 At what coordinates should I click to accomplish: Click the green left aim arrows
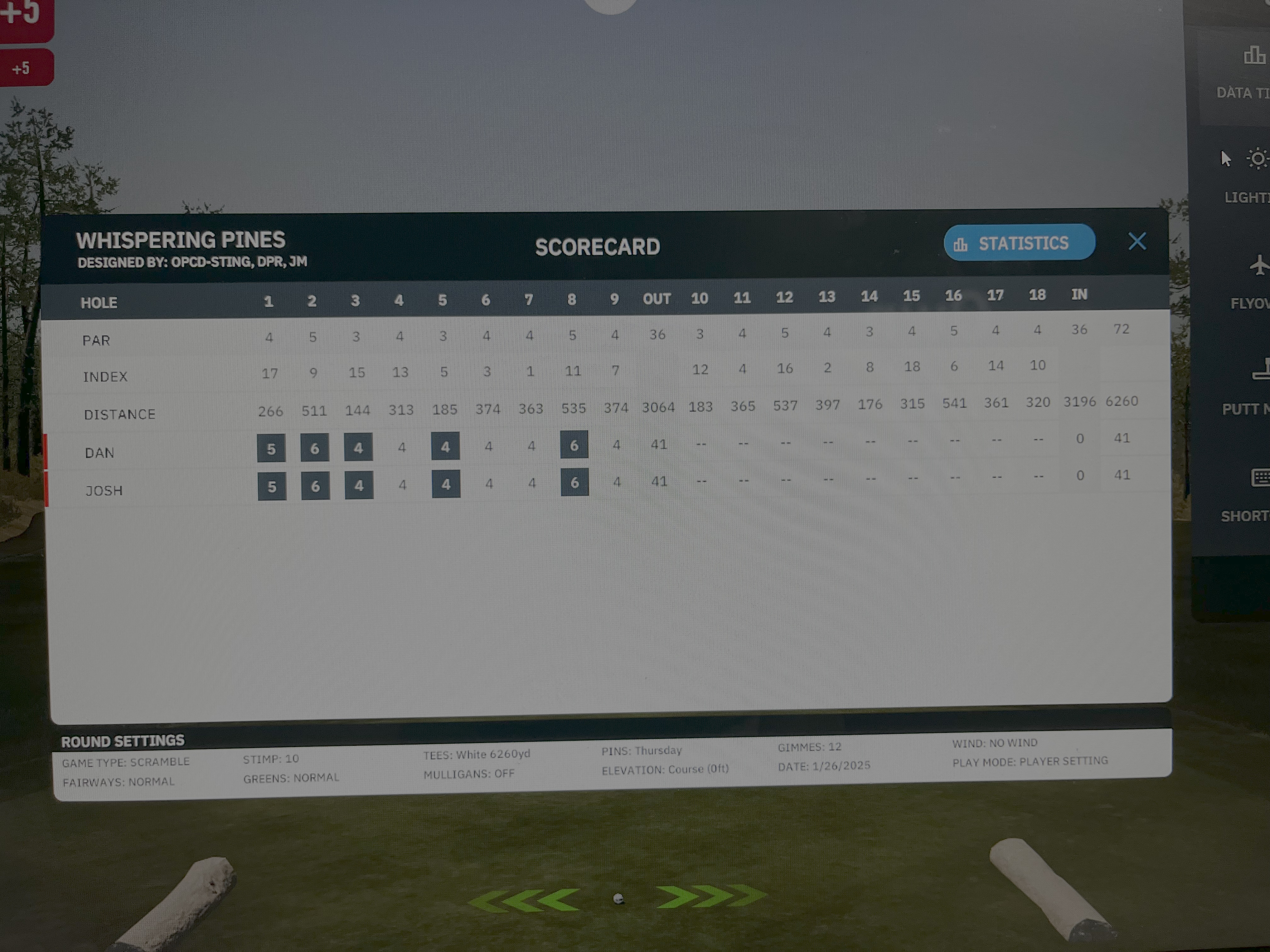click(x=524, y=899)
